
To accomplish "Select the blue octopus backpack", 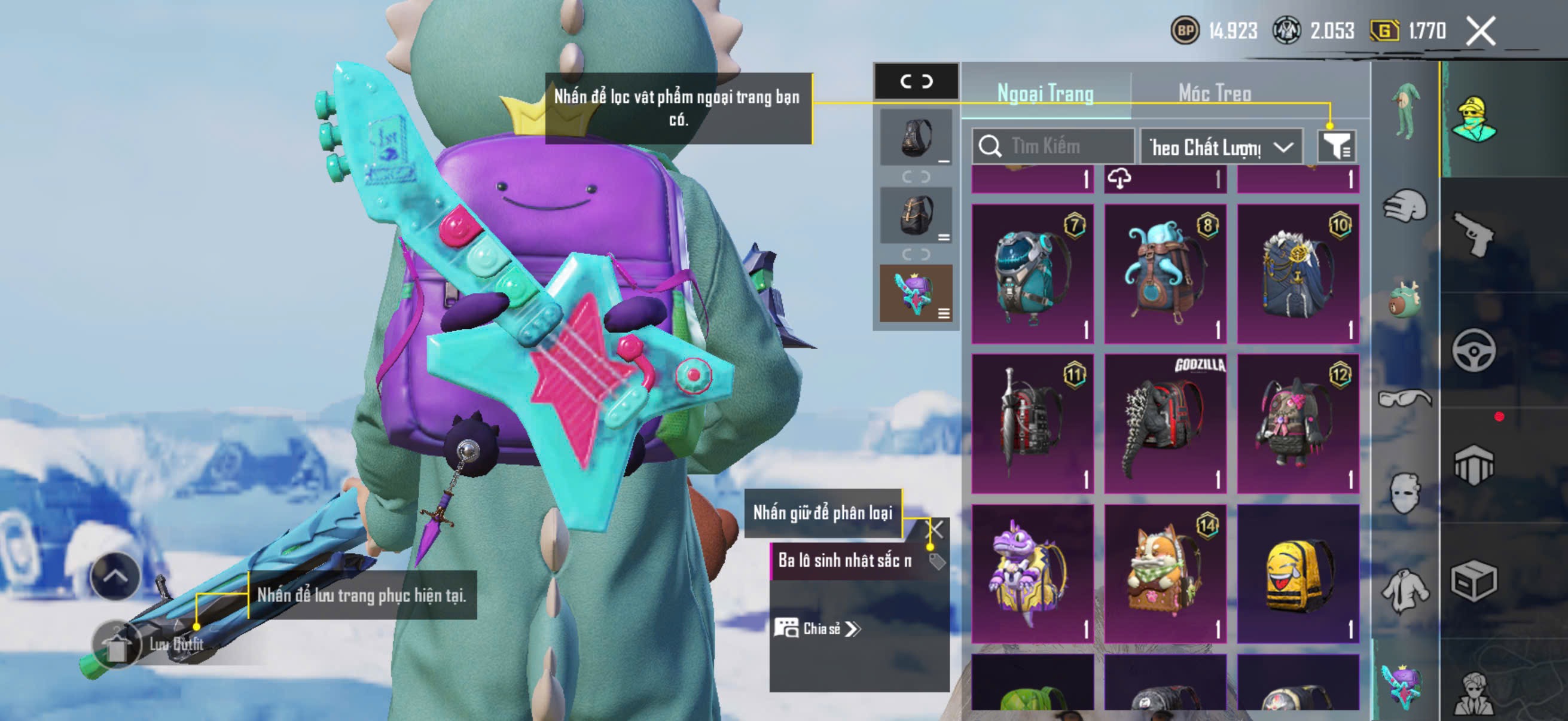I will click(x=1164, y=274).
